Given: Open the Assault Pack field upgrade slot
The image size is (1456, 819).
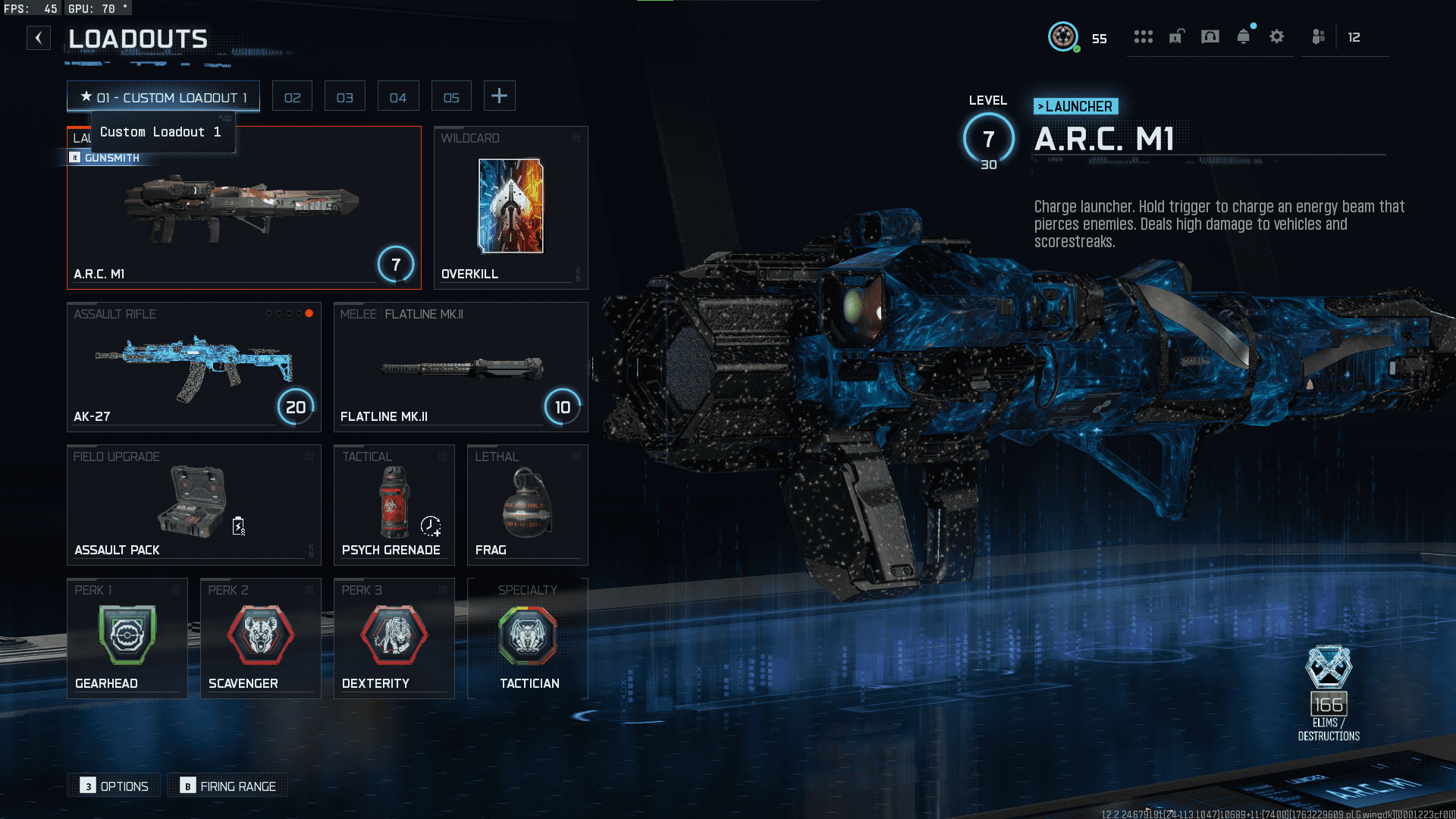Looking at the screenshot, I should point(193,504).
